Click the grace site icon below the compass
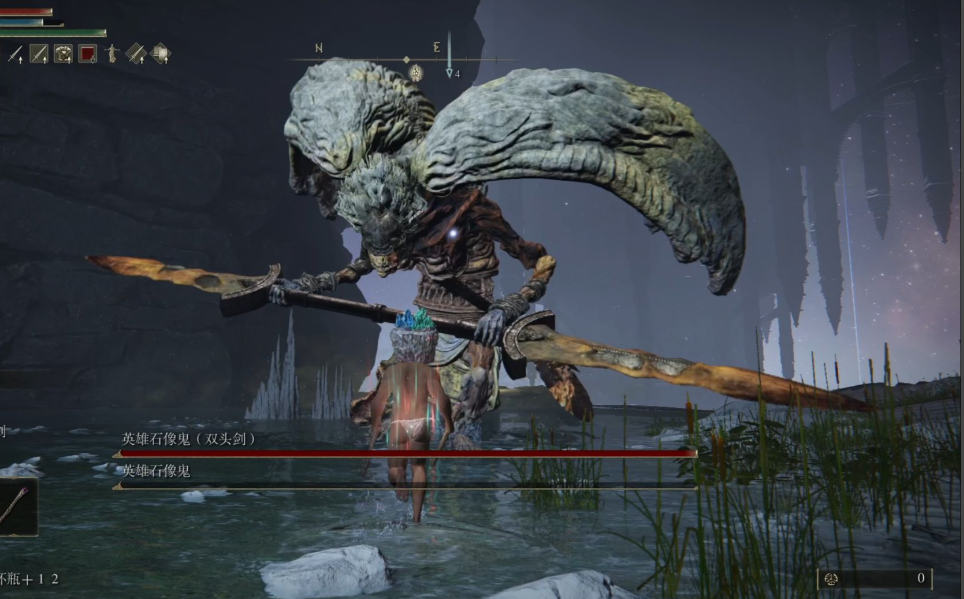This screenshot has height=599, width=964. coord(416,73)
